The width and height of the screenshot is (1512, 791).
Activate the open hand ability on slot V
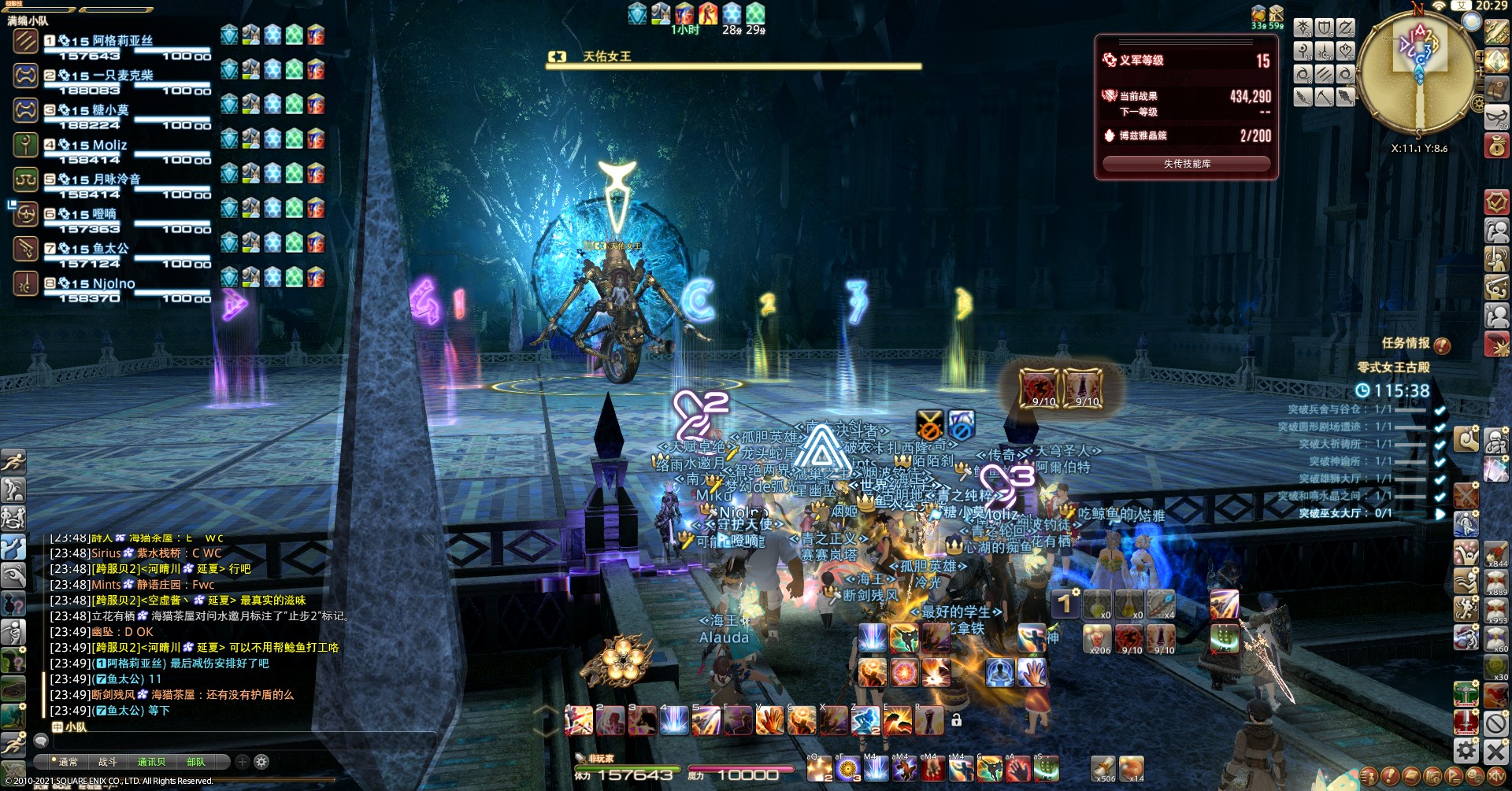click(769, 720)
